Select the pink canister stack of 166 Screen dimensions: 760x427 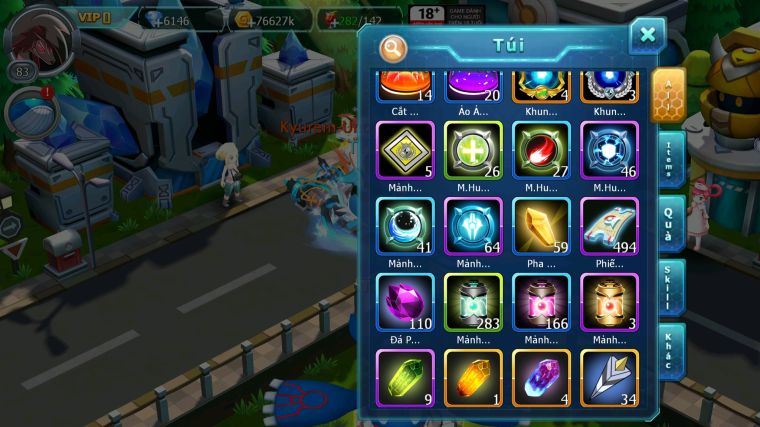541,302
